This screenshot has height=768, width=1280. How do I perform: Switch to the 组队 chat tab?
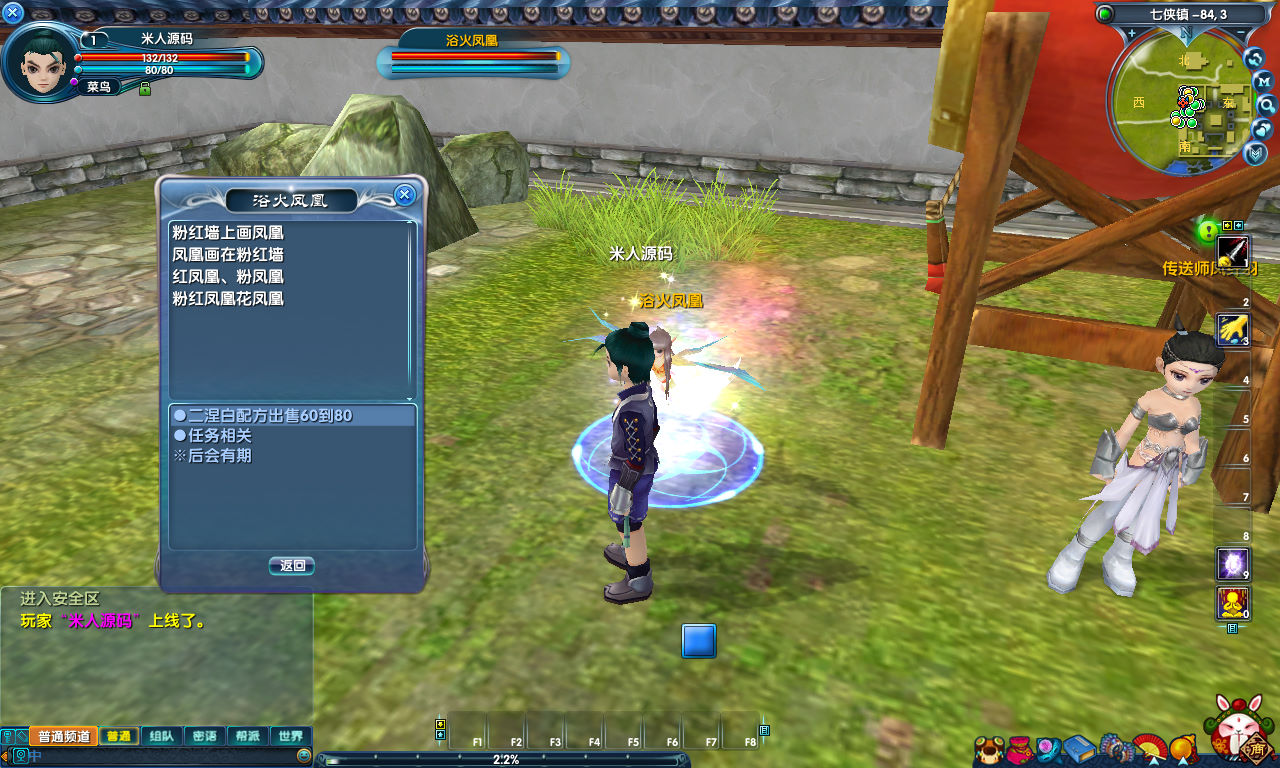click(161, 736)
